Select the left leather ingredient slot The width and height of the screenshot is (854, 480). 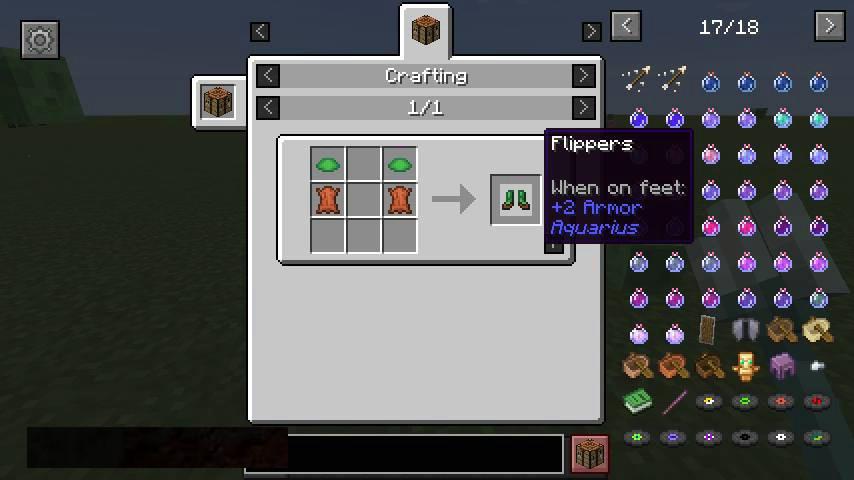(328, 199)
